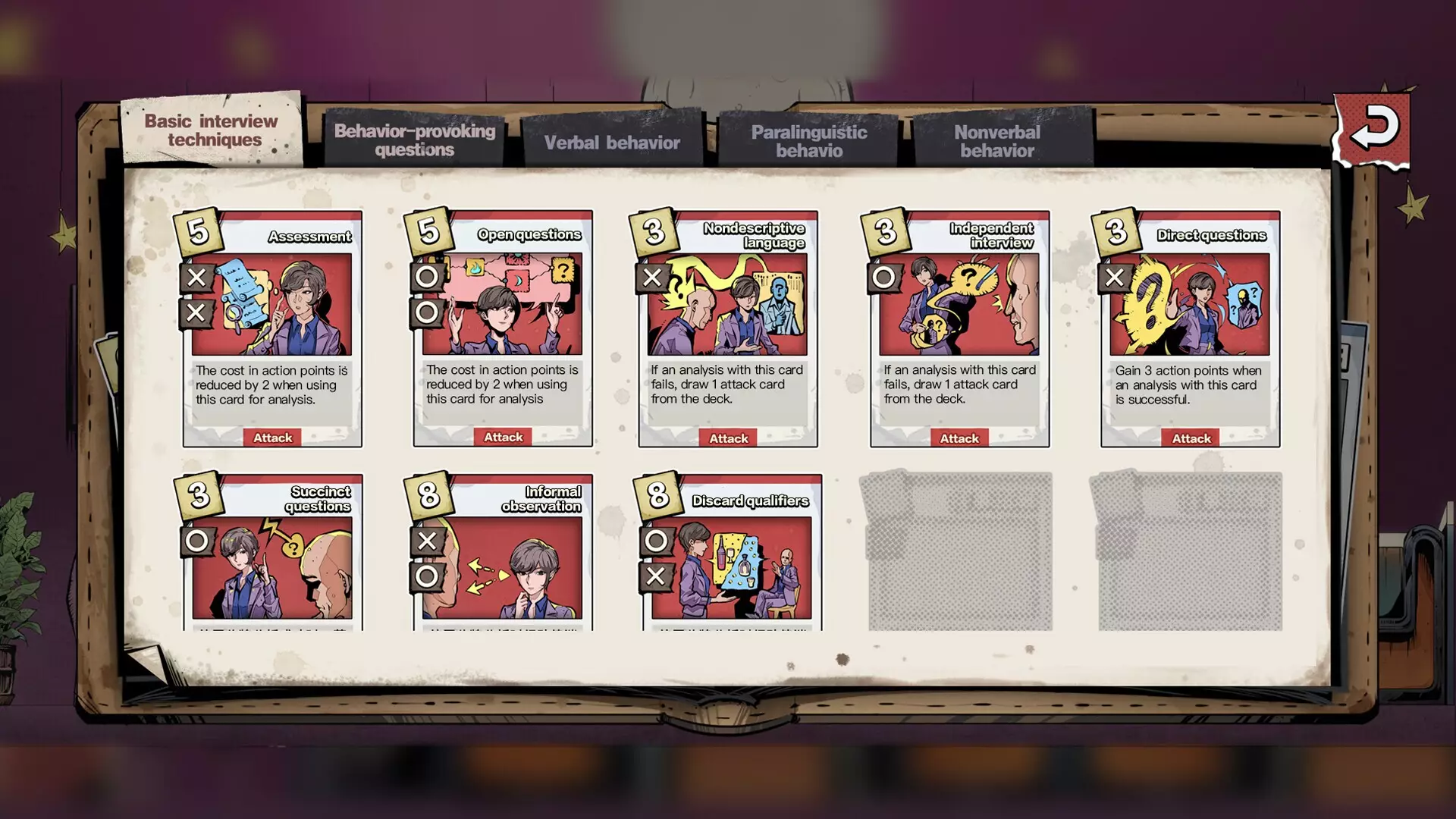The height and width of the screenshot is (819, 1456).
Task: Select the Paralinguistic behavior tab
Action: tap(808, 141)
